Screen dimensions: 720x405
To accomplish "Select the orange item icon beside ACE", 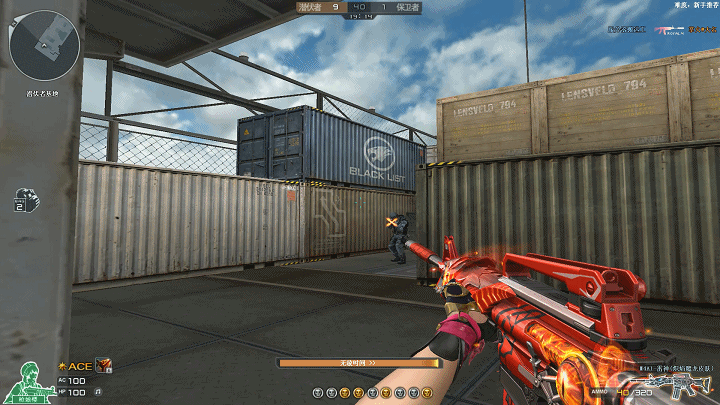I will coord(103,366).
